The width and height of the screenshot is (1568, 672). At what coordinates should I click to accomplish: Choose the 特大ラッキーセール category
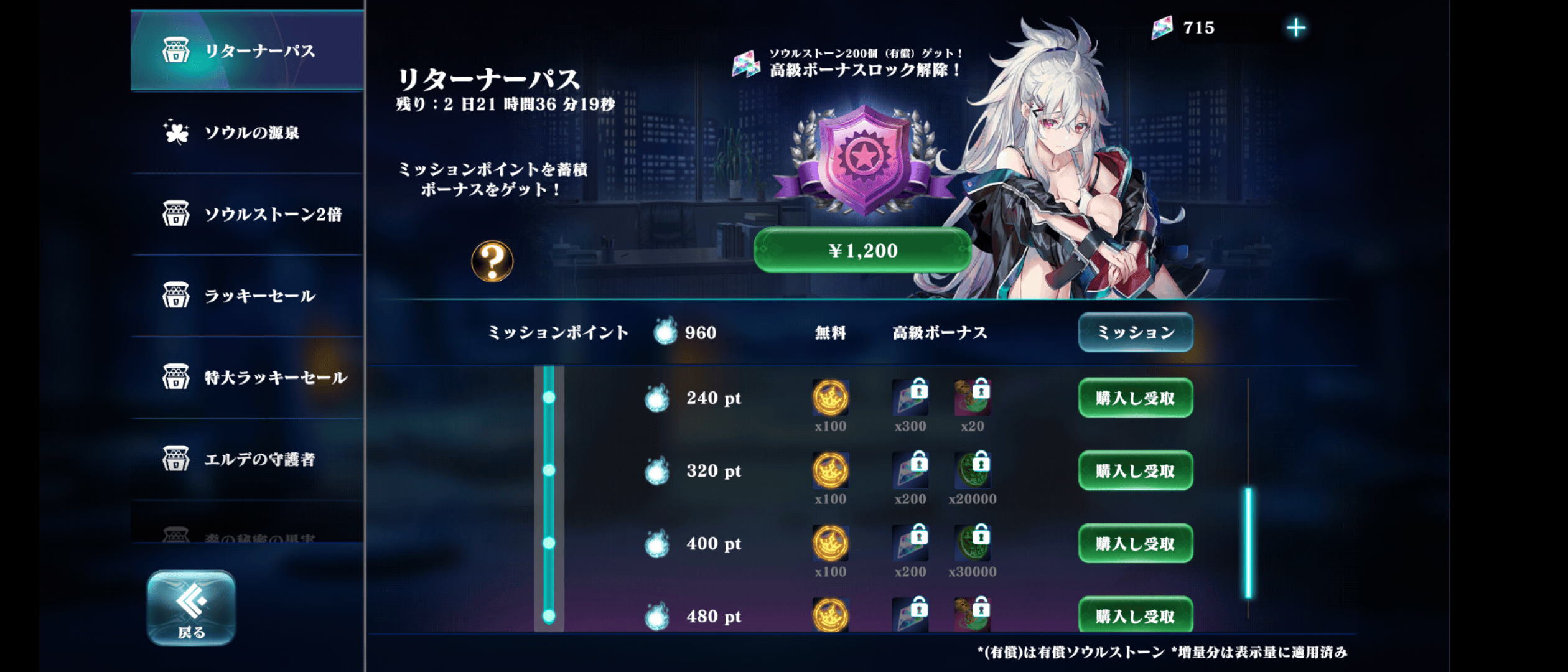tap(247, 377)
